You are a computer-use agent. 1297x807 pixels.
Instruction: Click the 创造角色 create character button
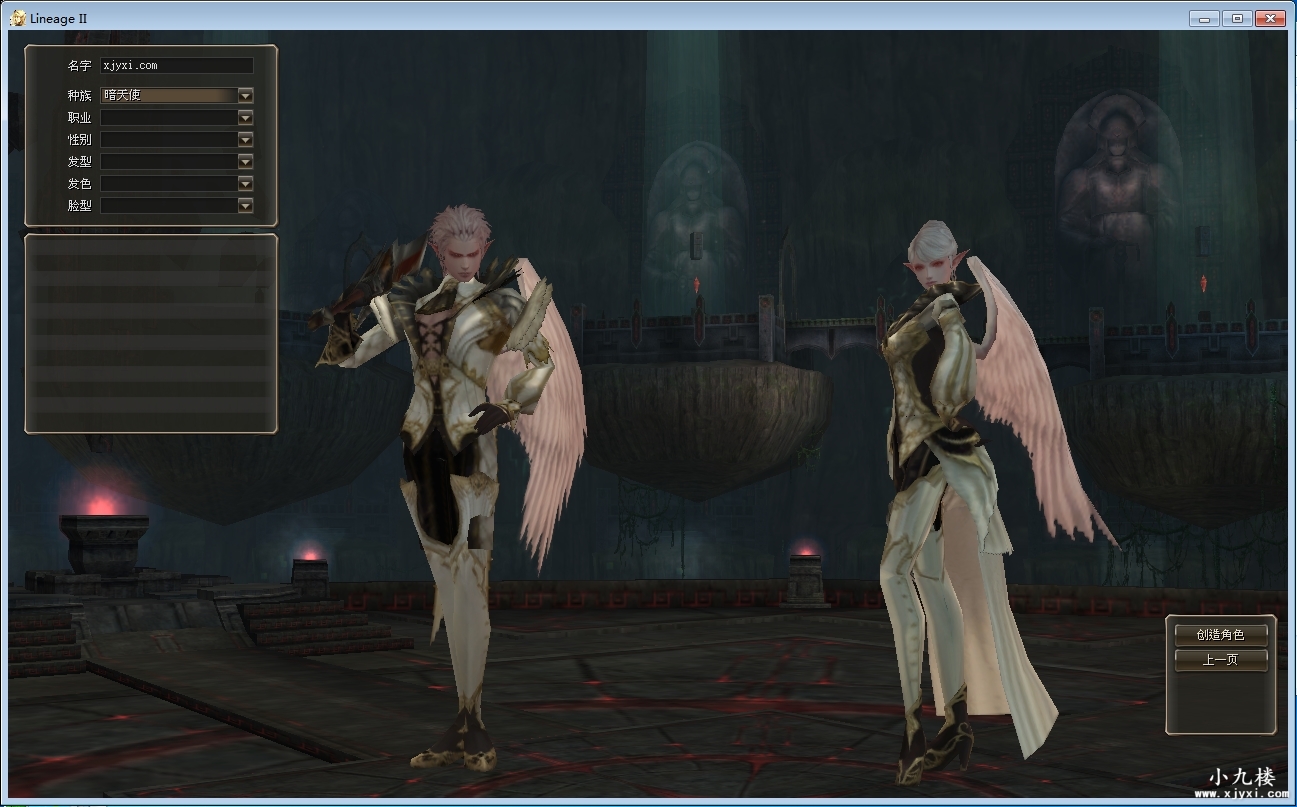(1220, 634)
